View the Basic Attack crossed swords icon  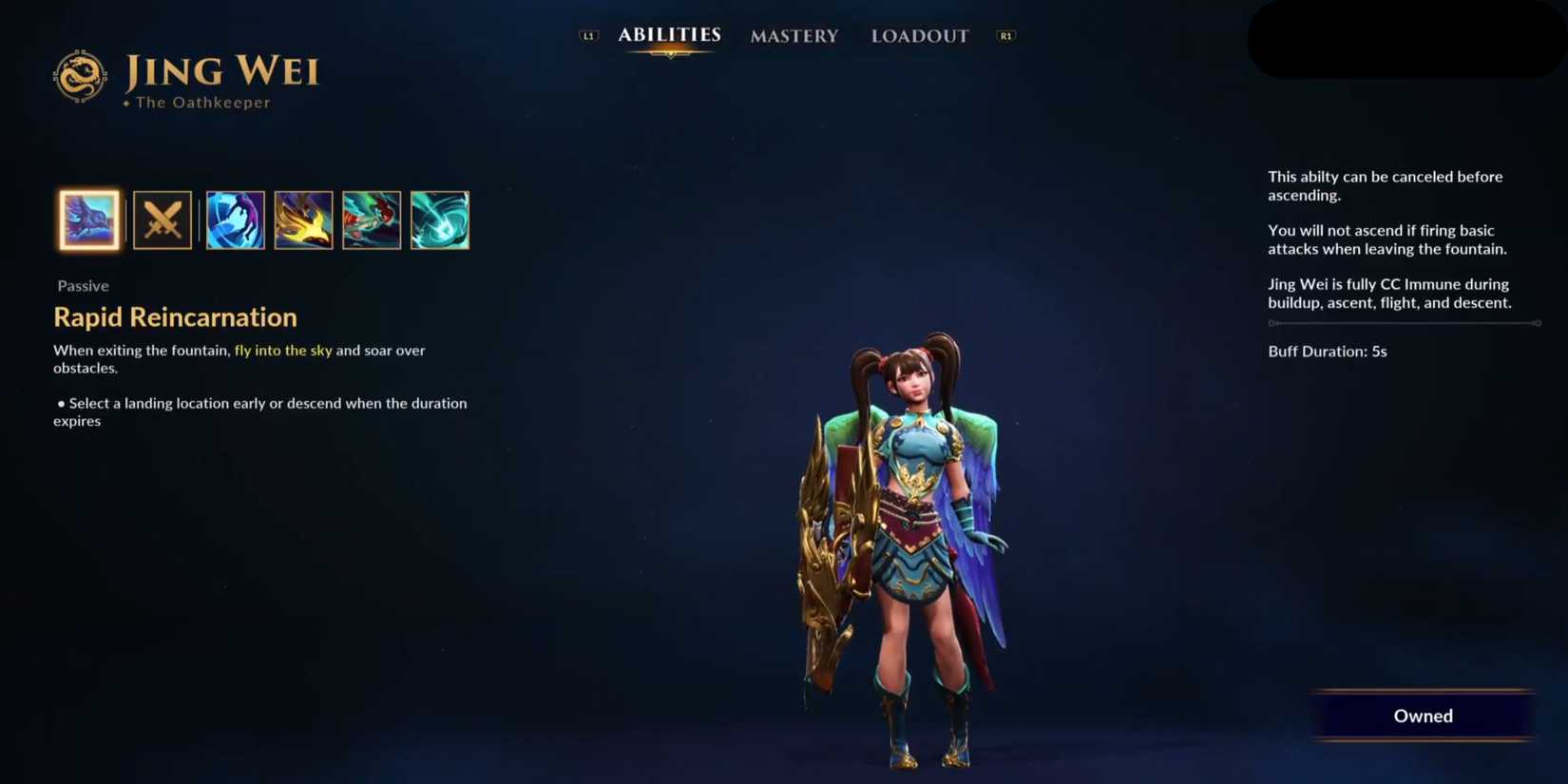(x=162, y=220)
